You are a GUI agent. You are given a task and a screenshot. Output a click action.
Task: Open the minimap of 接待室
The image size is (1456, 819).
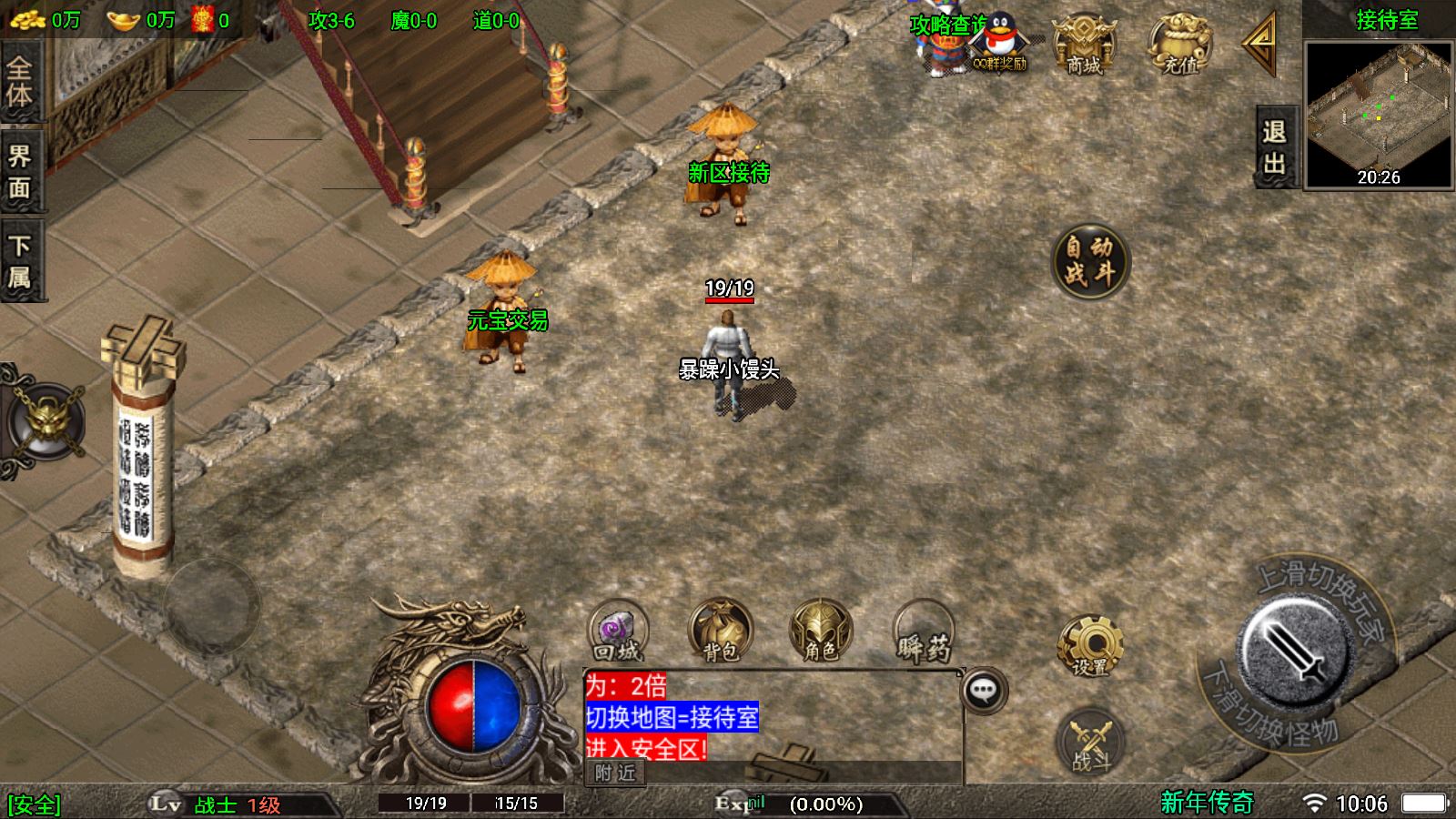pos(1379,114)
